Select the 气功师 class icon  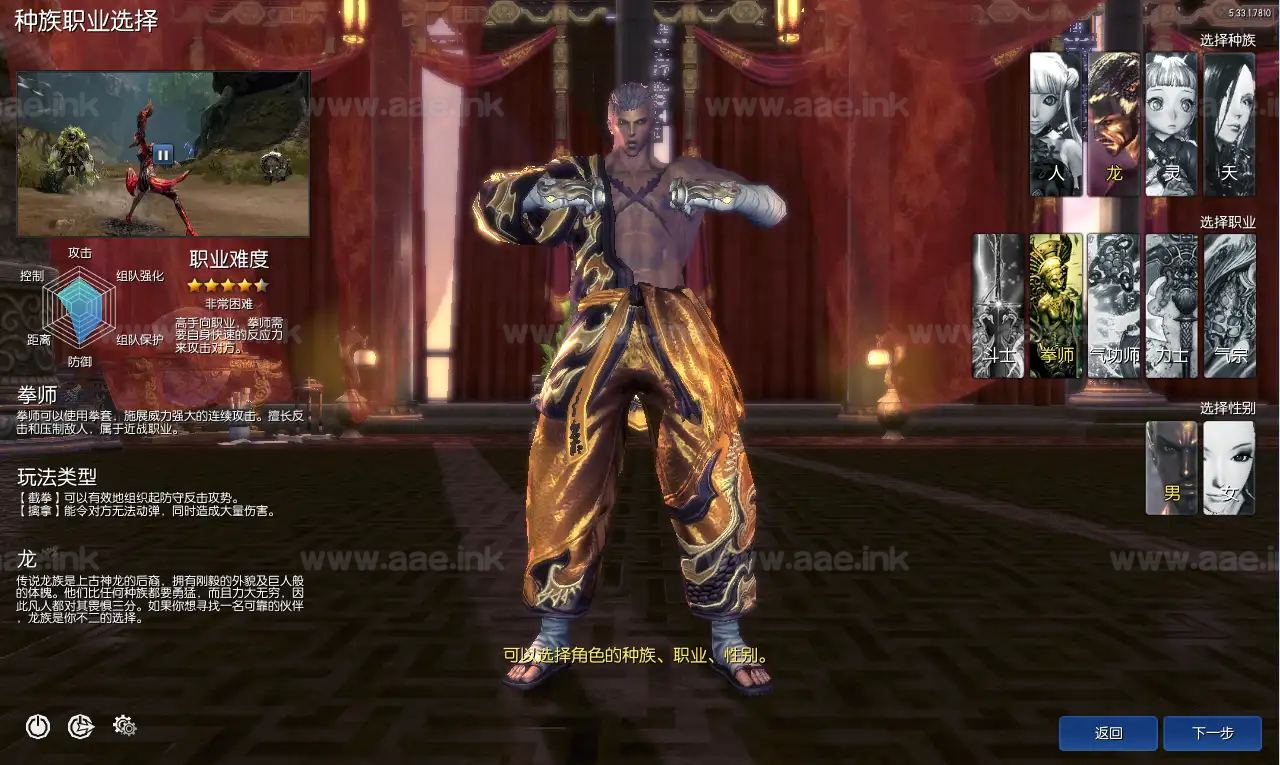pyautogui.click(x=1113, y=305)
